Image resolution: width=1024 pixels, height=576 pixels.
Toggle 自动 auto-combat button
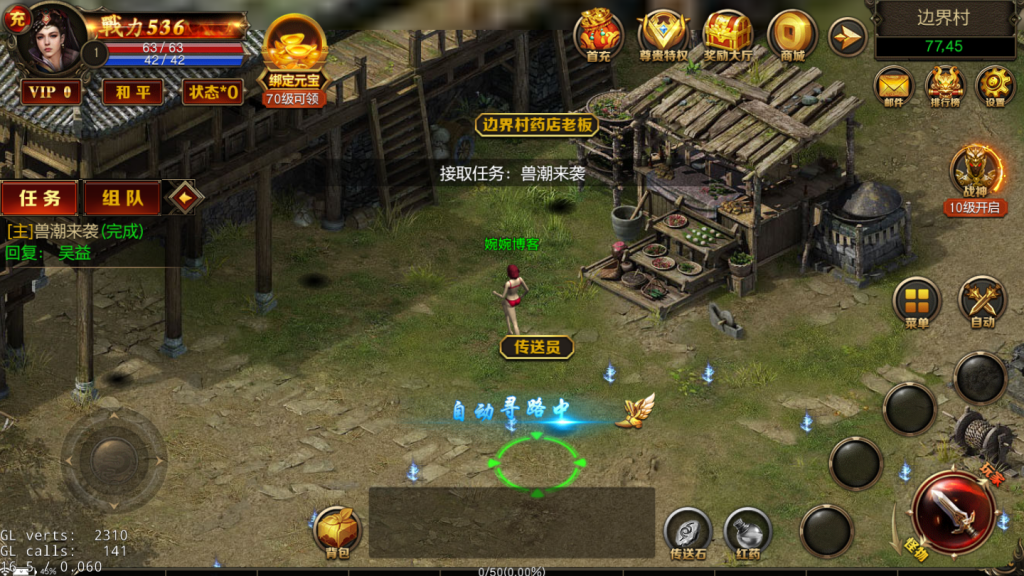coord(982,301)
